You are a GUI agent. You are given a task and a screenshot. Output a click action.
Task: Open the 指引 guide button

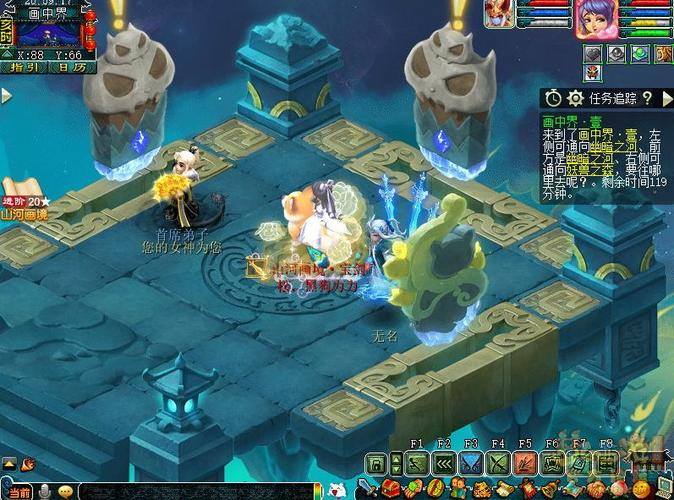(x=25, y=68)
